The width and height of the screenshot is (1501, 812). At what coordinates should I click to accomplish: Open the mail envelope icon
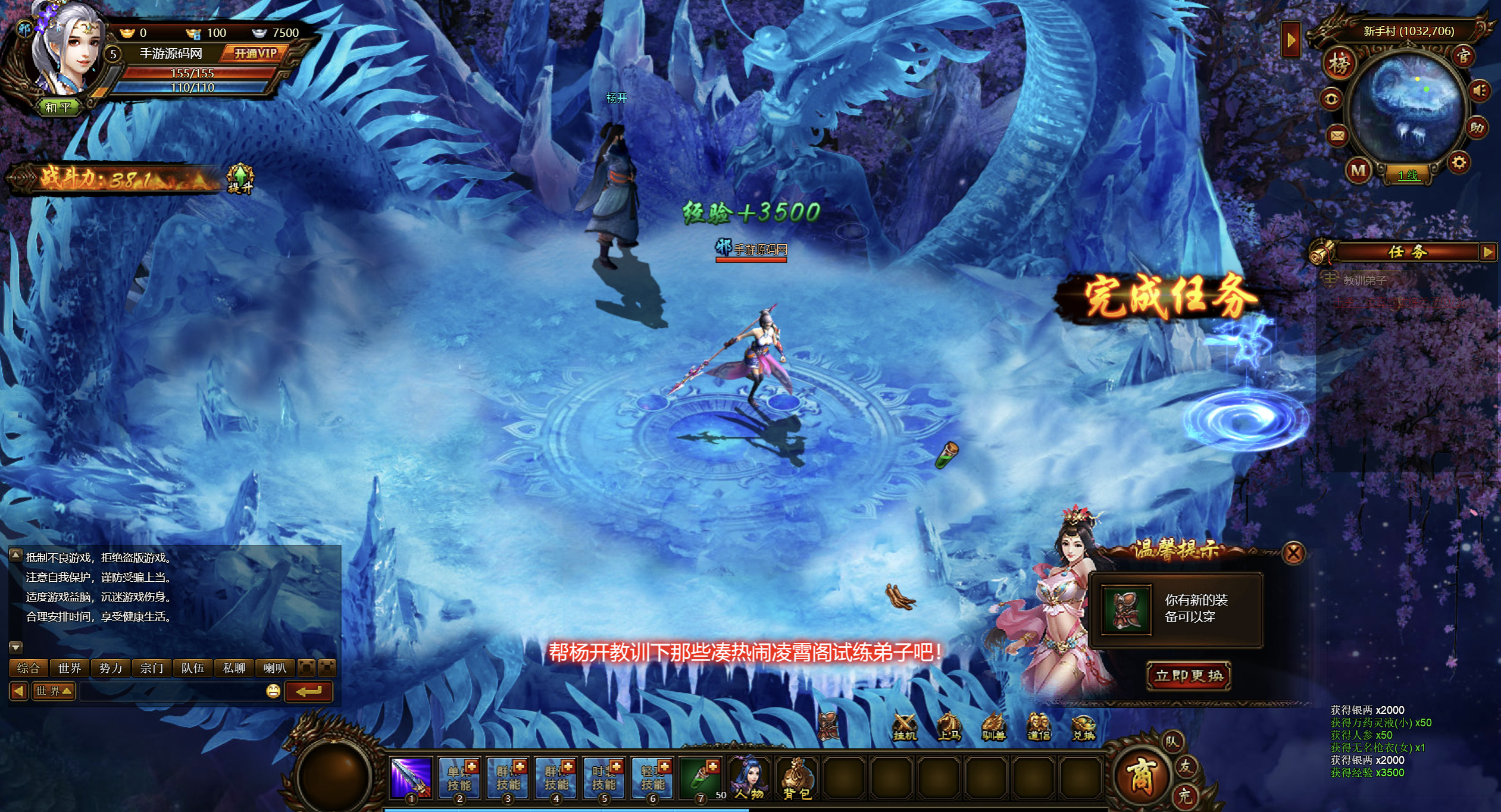(x=1337, y=136)
